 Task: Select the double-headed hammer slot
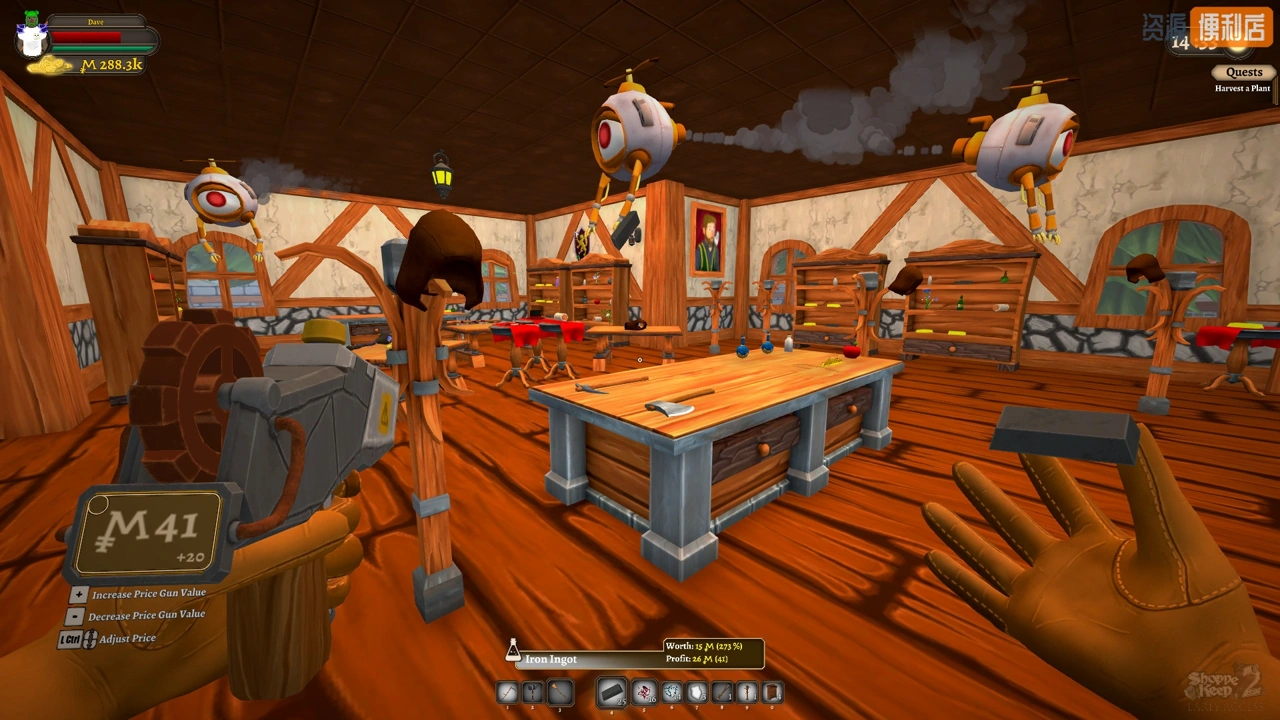click(534, 692)
